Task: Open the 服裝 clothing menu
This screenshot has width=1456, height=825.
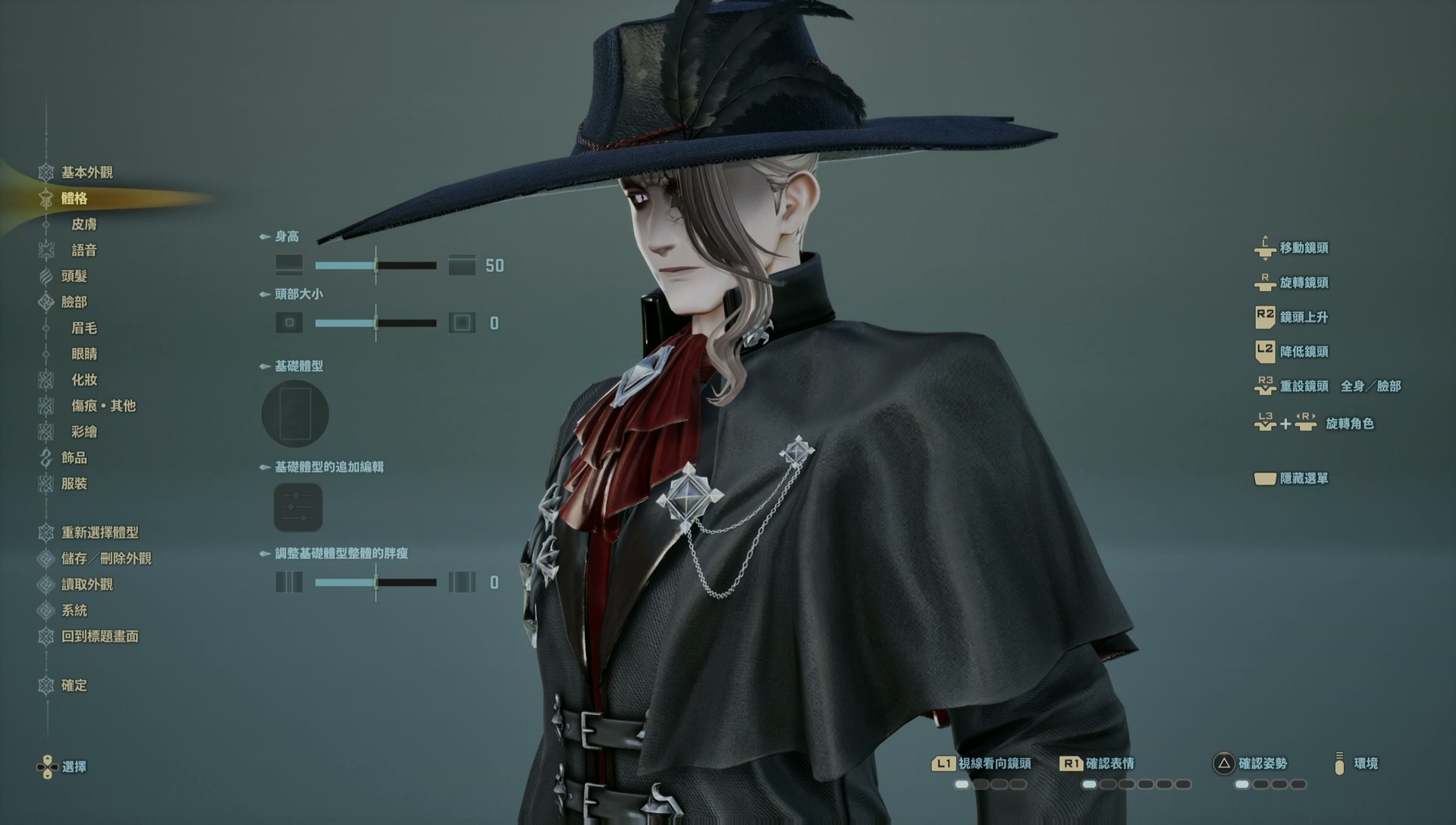Action: tap(74, 484)
